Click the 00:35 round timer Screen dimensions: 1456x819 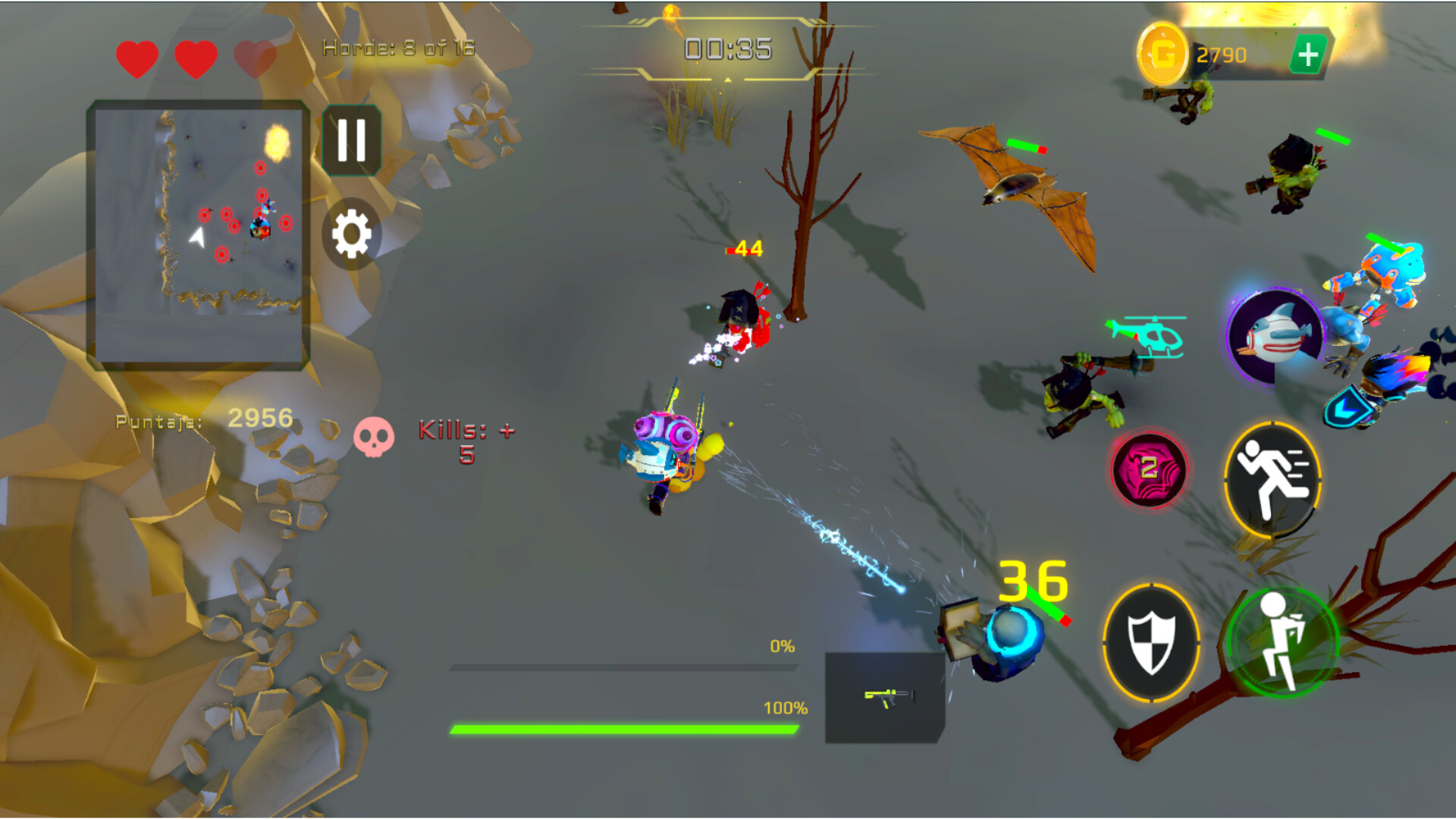coord(726,48)
